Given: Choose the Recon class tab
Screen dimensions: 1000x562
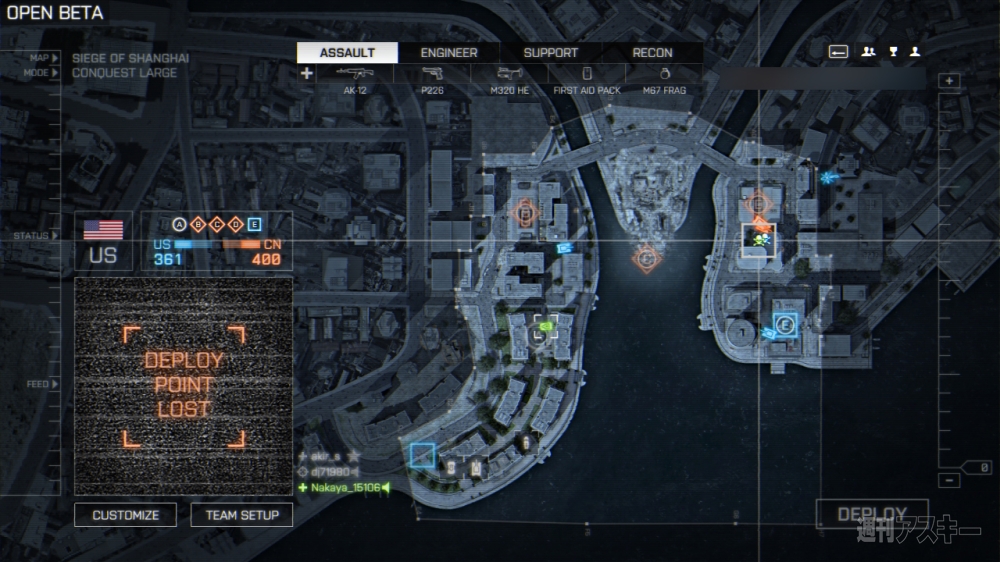Looking at the screenshot, I should [x=652, y=53].
